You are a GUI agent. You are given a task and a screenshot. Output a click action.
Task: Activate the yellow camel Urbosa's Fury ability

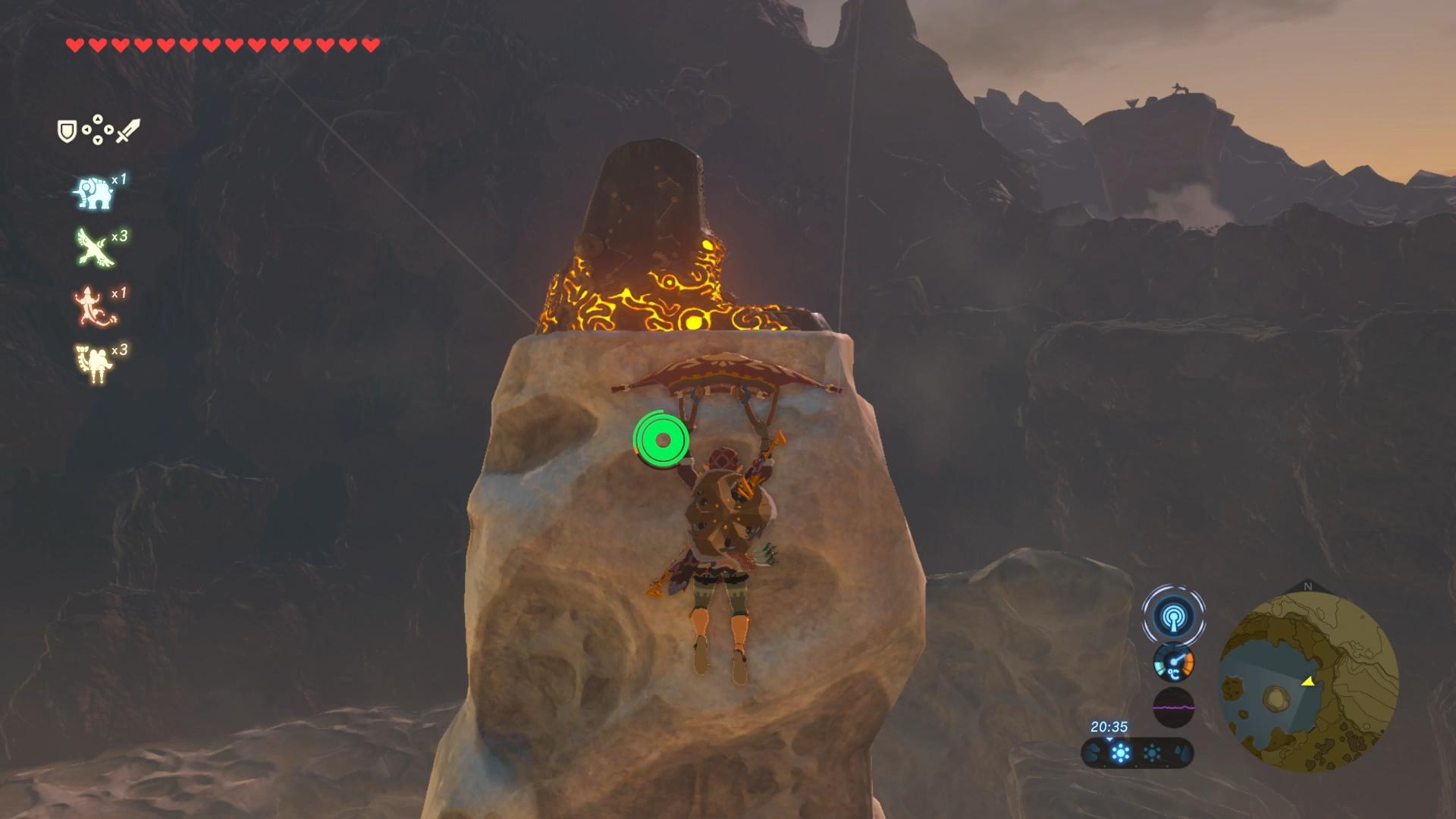[x=94, y=363]
